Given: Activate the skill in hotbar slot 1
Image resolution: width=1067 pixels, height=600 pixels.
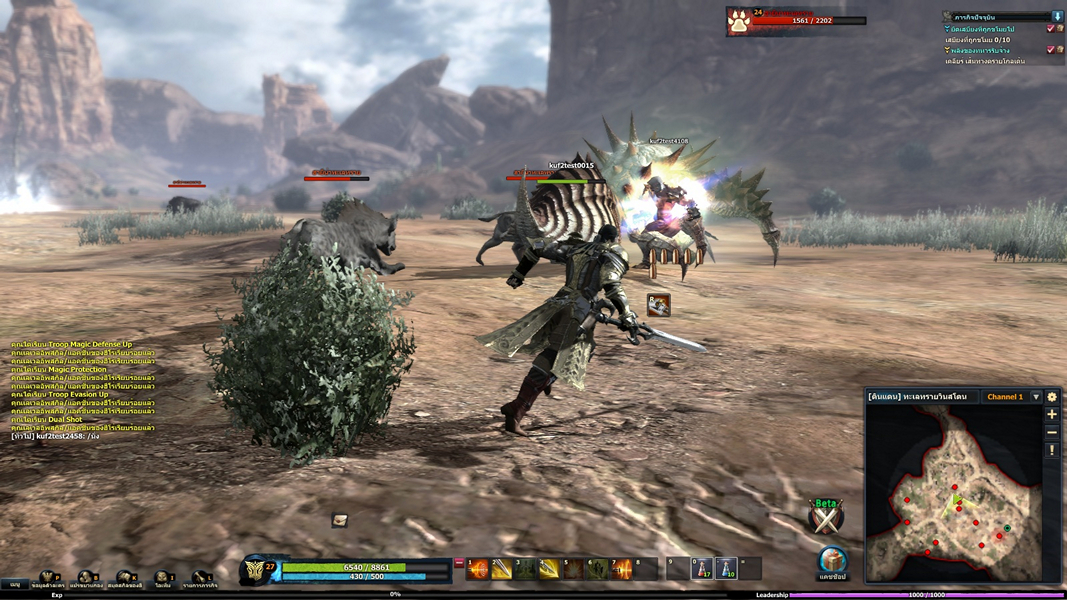Looking at the screenshot, I should [478, 569].
